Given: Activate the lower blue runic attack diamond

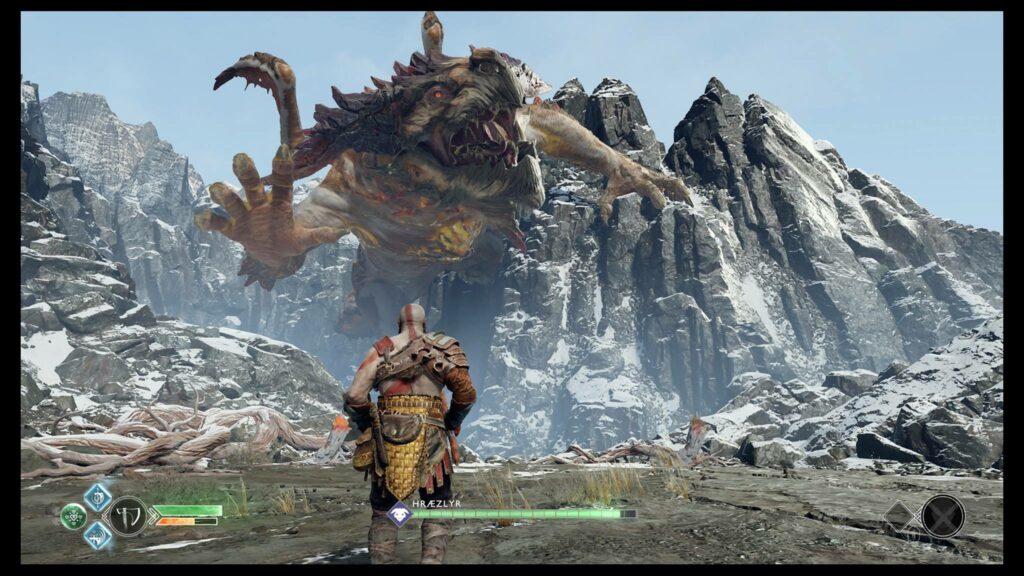Looking at the screenshot, I should click(97, 535).
